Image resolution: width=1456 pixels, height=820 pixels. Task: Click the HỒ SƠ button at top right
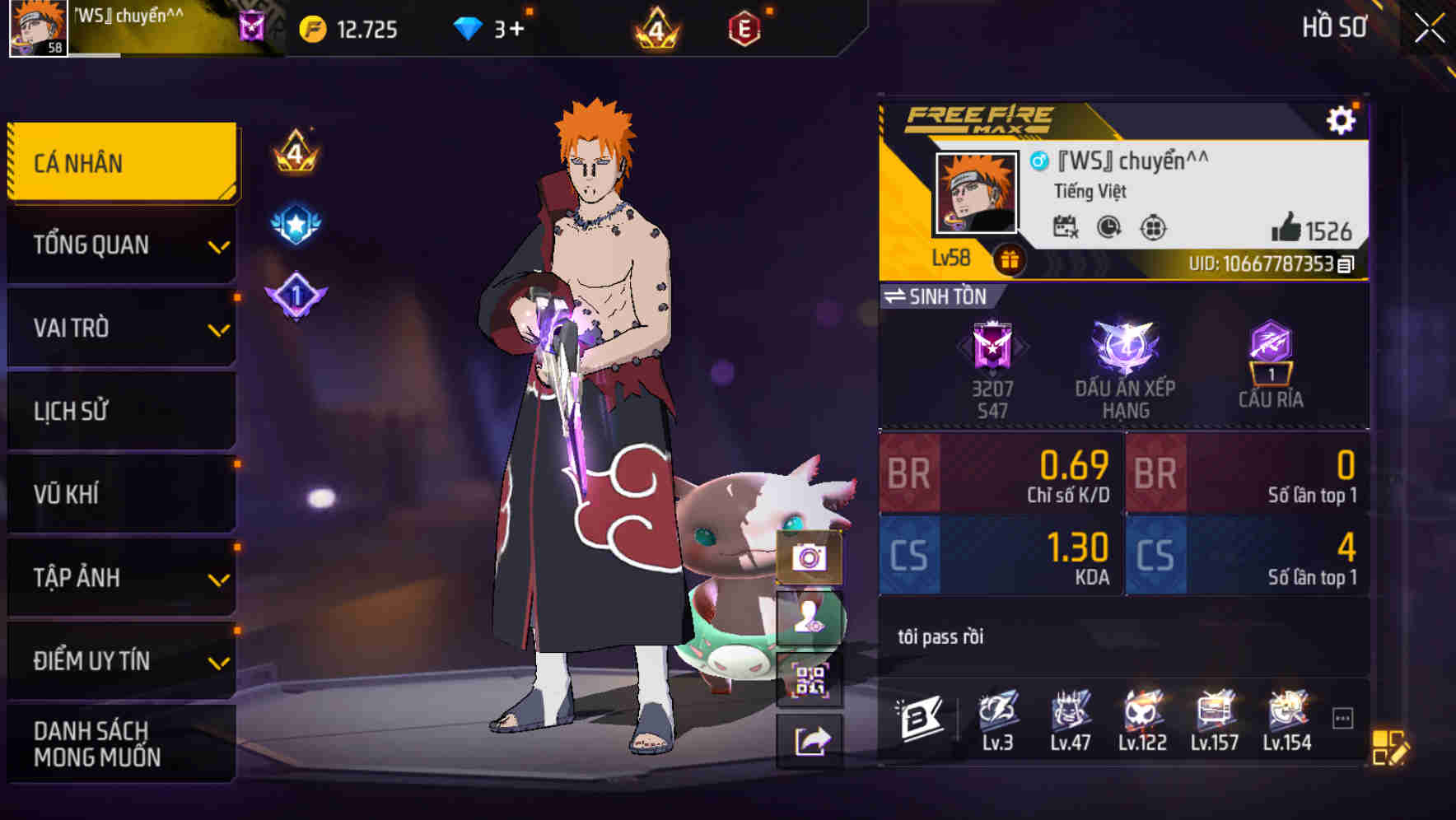pos(1334,27)
